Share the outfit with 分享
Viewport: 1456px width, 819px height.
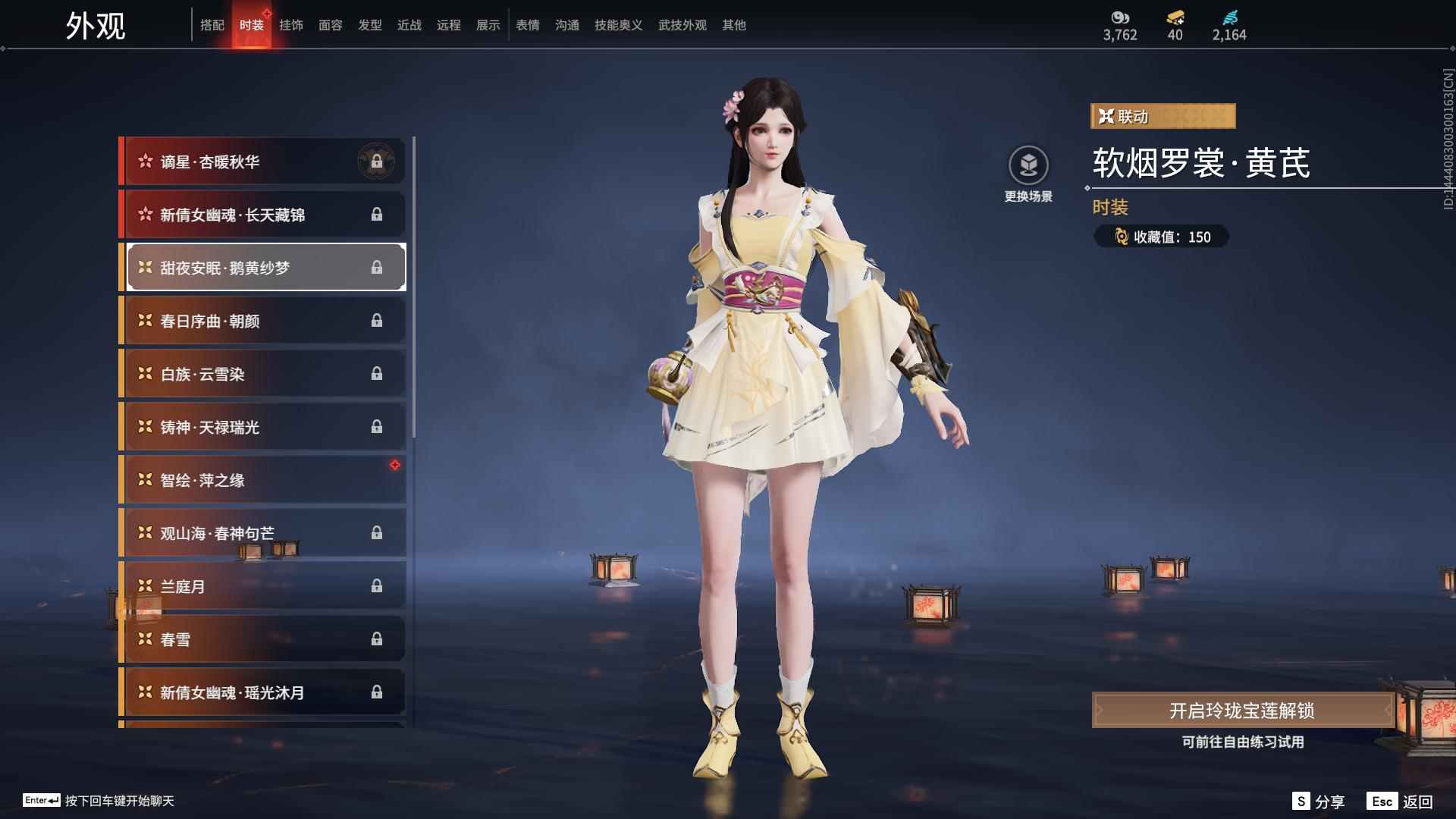1318,801
